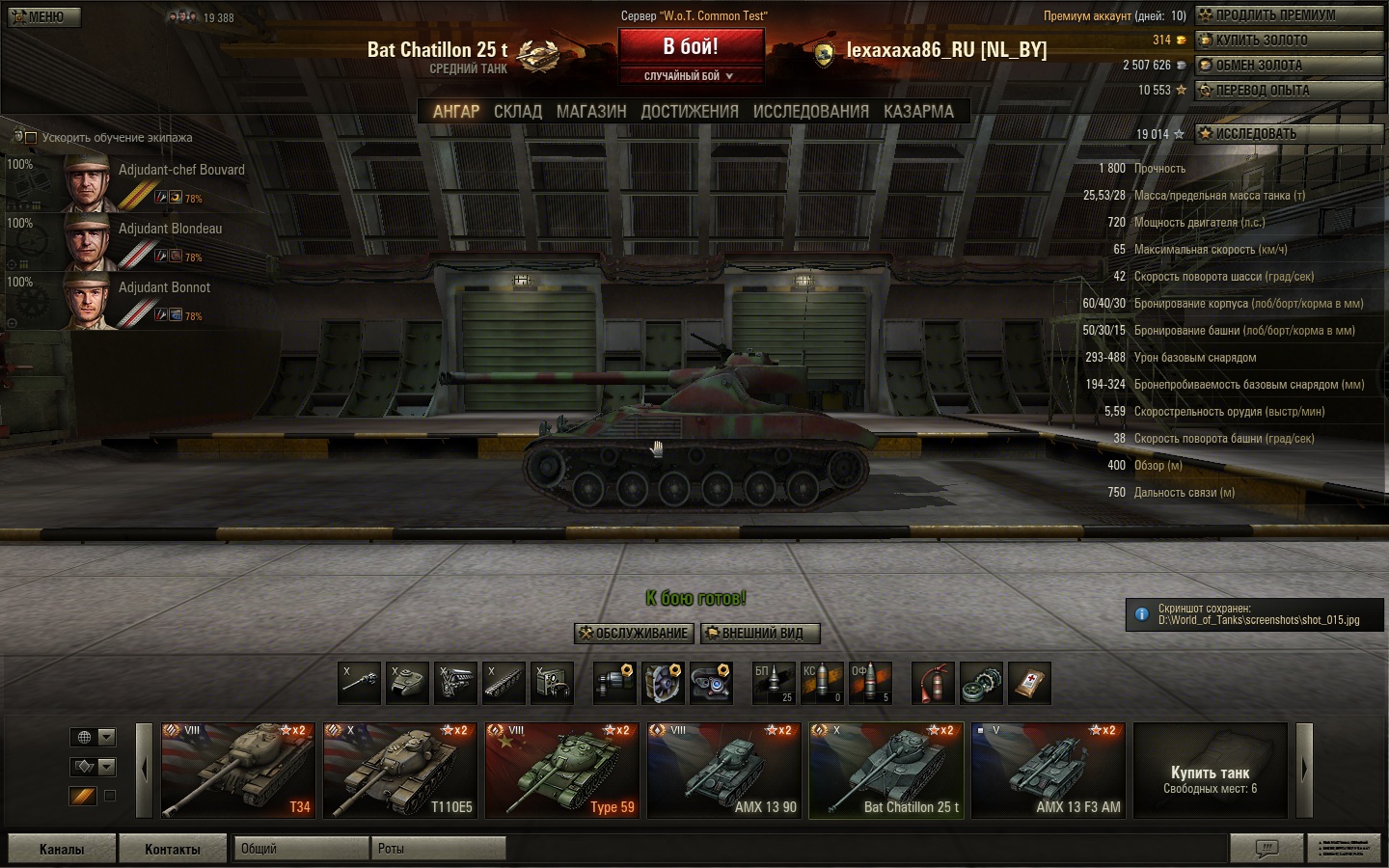Switch to the СКЛАД tab
The width and height of the screenshot is (1389, 868).
pos(518,112)
